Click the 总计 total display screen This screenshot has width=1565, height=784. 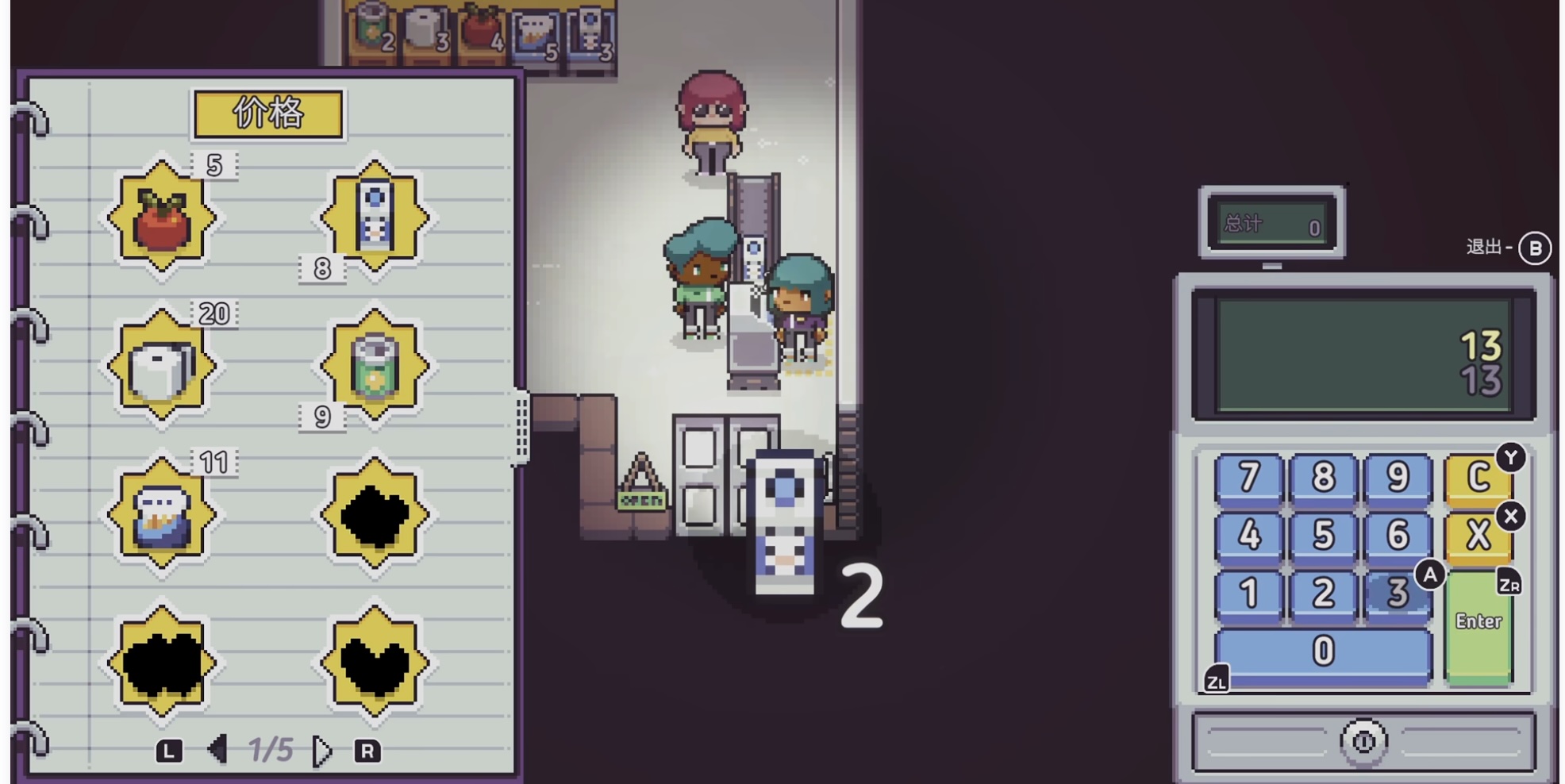click(x=1271, y=224)
